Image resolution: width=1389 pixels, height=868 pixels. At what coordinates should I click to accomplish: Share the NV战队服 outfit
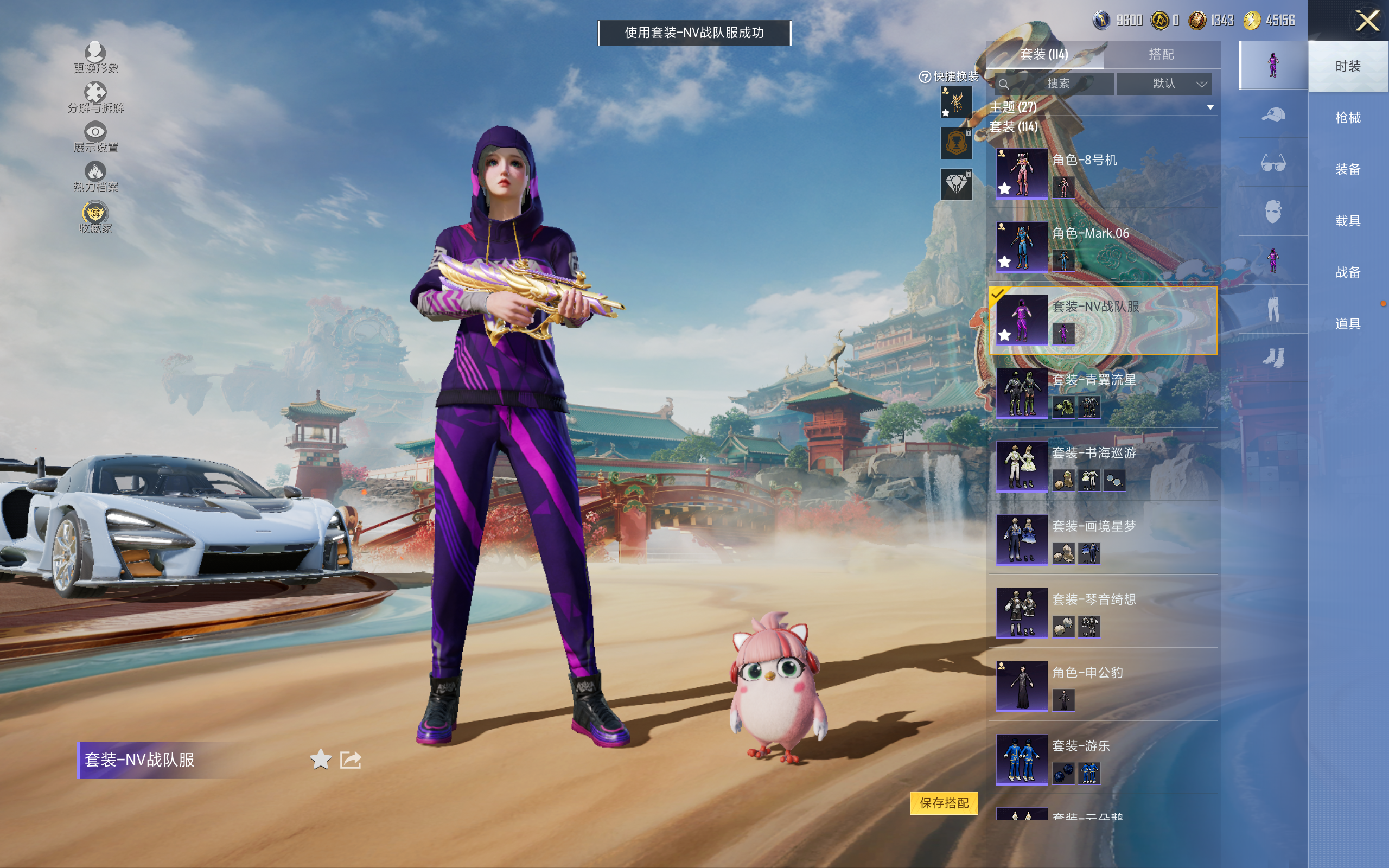[x=350, y=759]
